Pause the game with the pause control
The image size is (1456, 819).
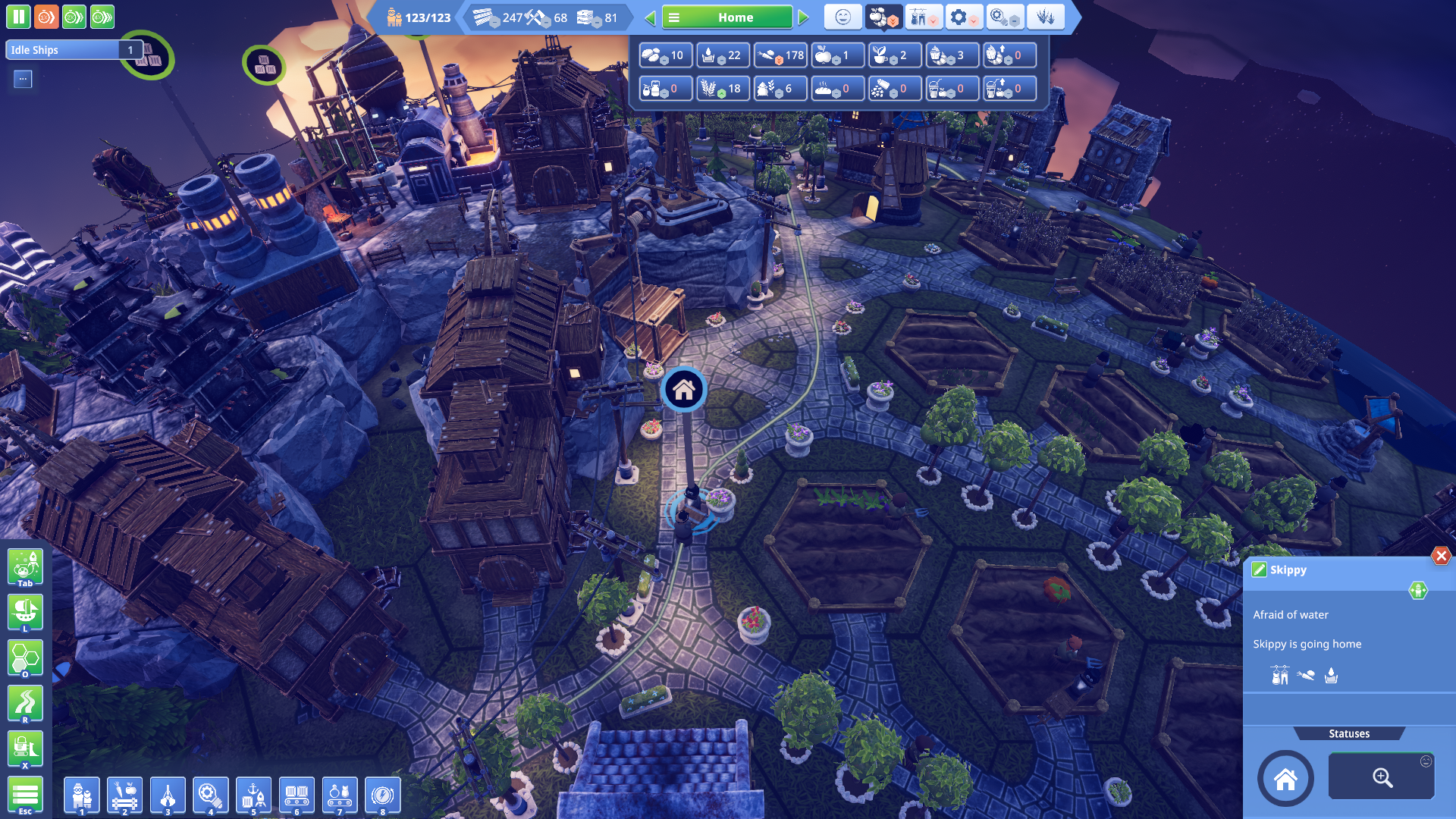tap(18, 17)
